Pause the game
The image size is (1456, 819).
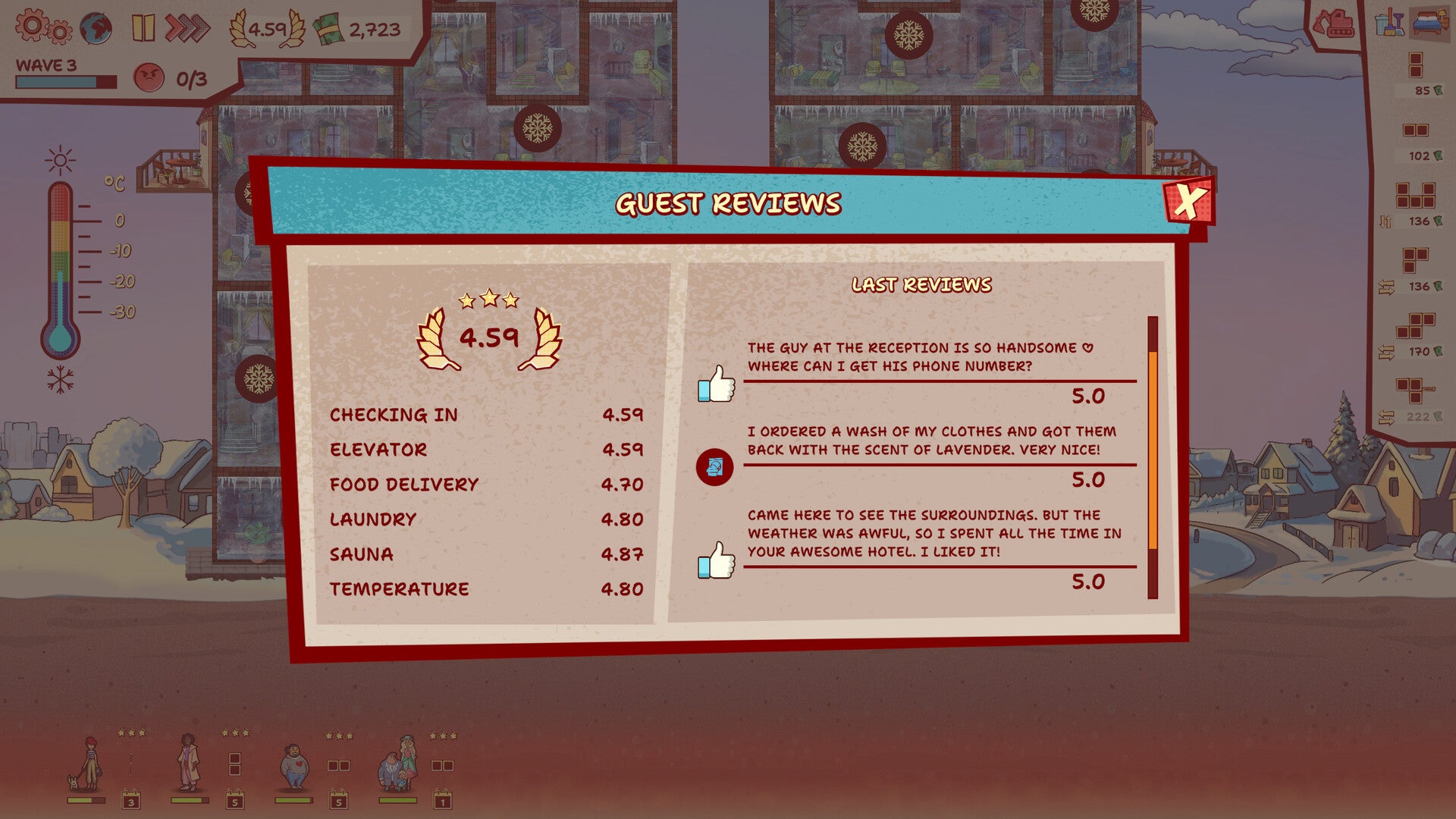click(143, 28)
